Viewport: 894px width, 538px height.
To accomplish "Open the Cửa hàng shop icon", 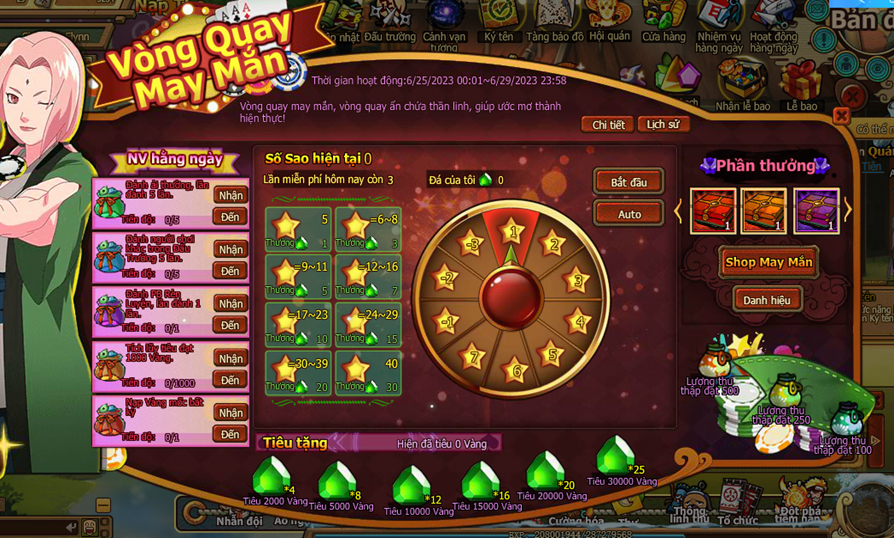I will coord(664,18).
